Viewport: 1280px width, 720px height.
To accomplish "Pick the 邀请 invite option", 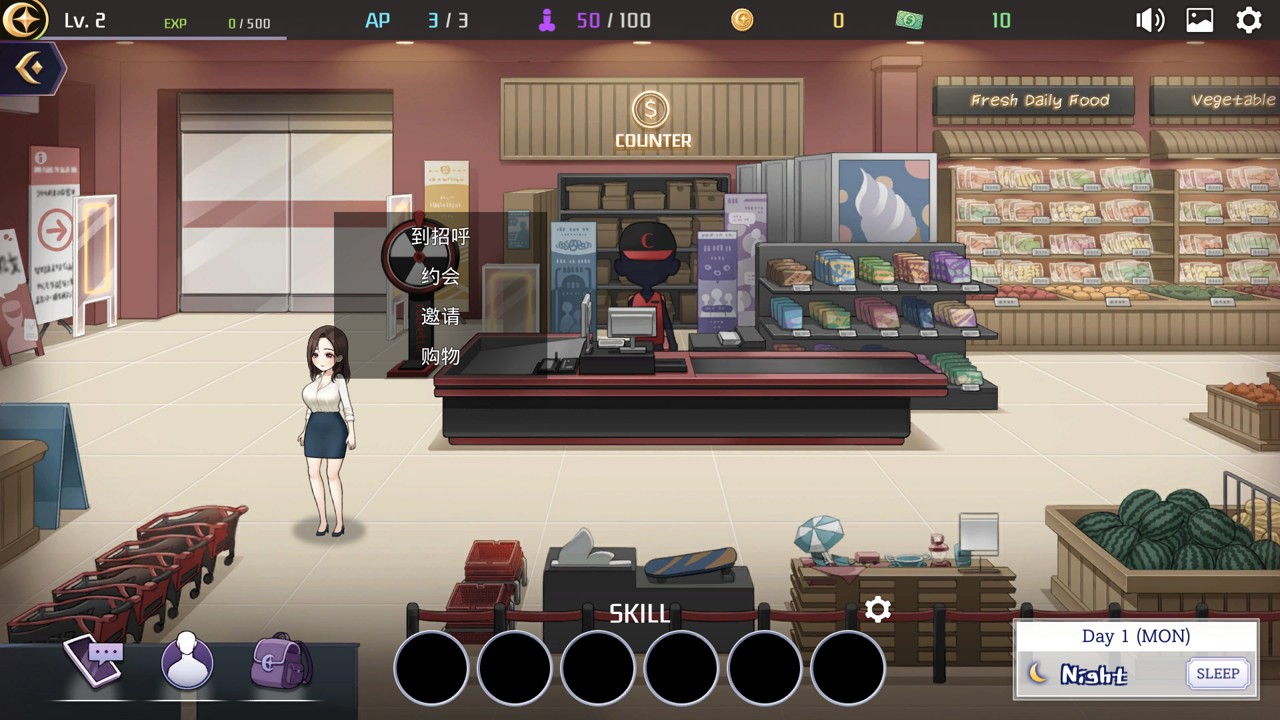I will (440, 316).
